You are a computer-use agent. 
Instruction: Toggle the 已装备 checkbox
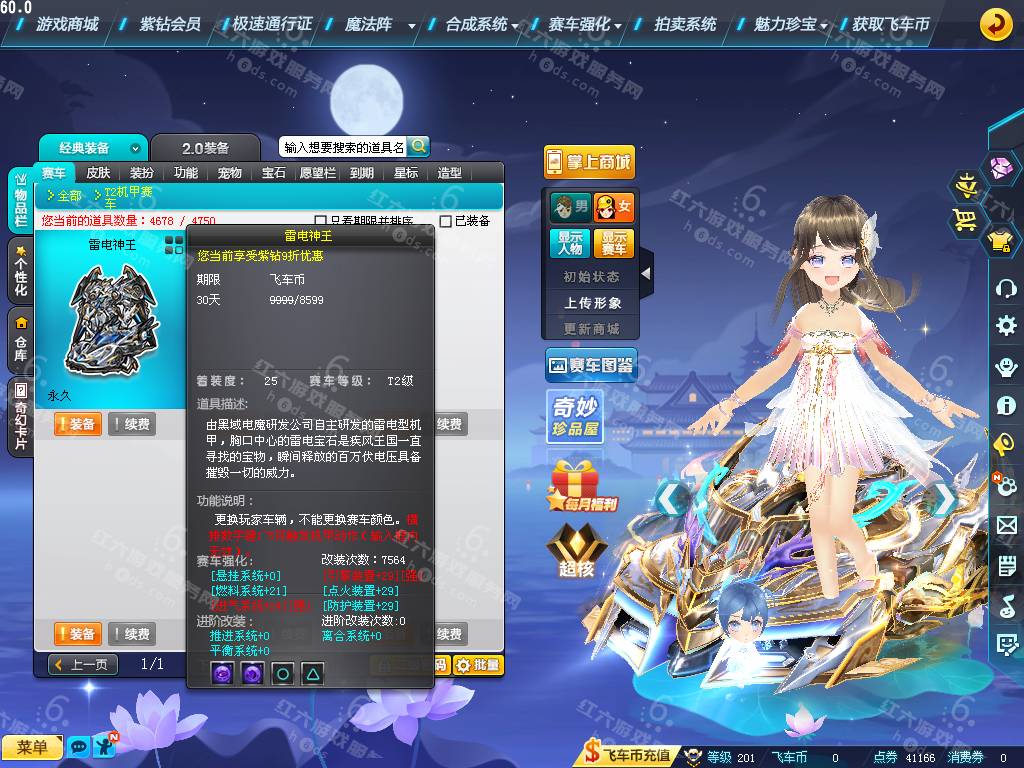pyautogui.click(x=446, y=221)
